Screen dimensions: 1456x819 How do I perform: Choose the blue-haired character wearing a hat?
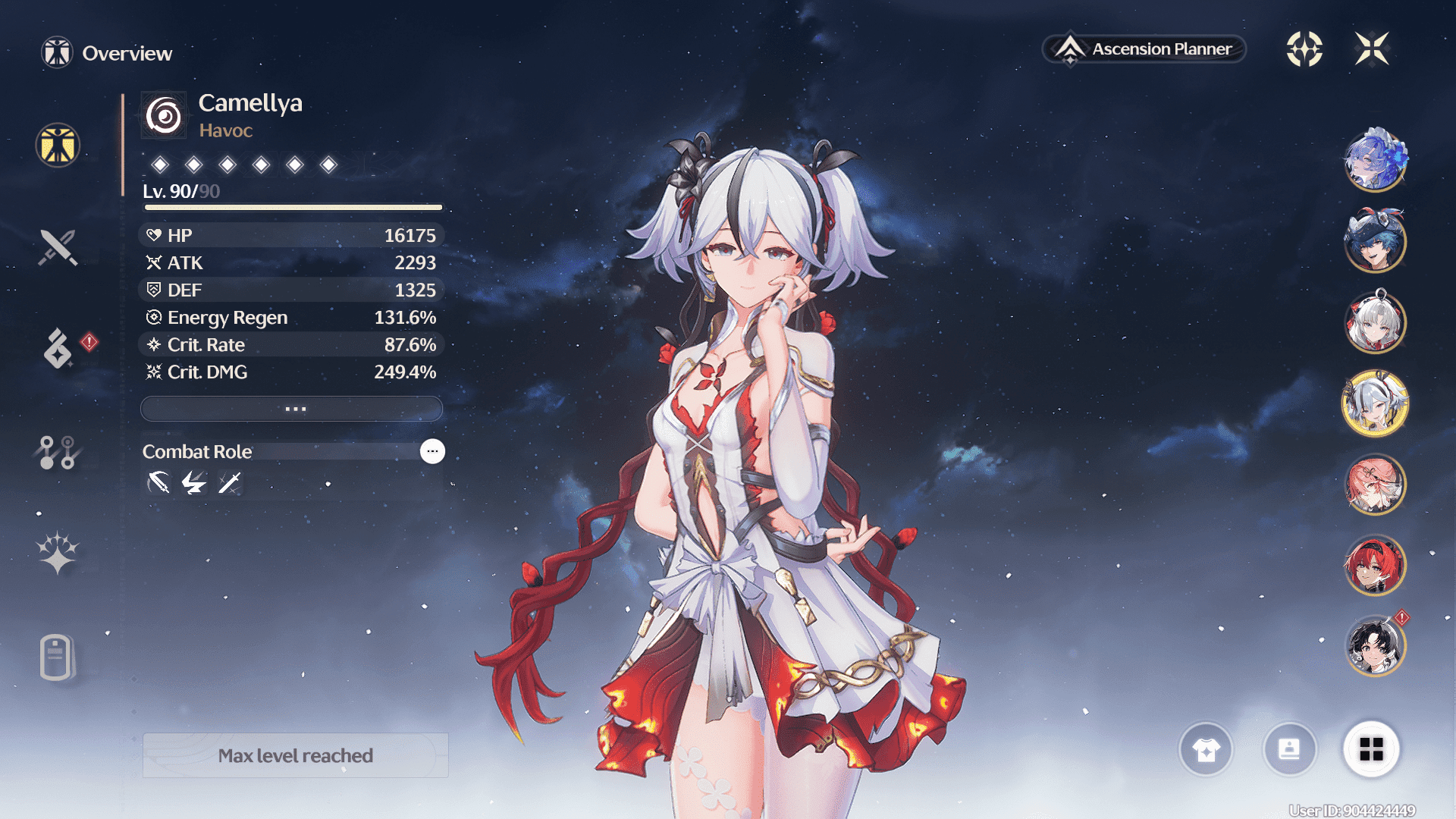(x=1375, y=241)
